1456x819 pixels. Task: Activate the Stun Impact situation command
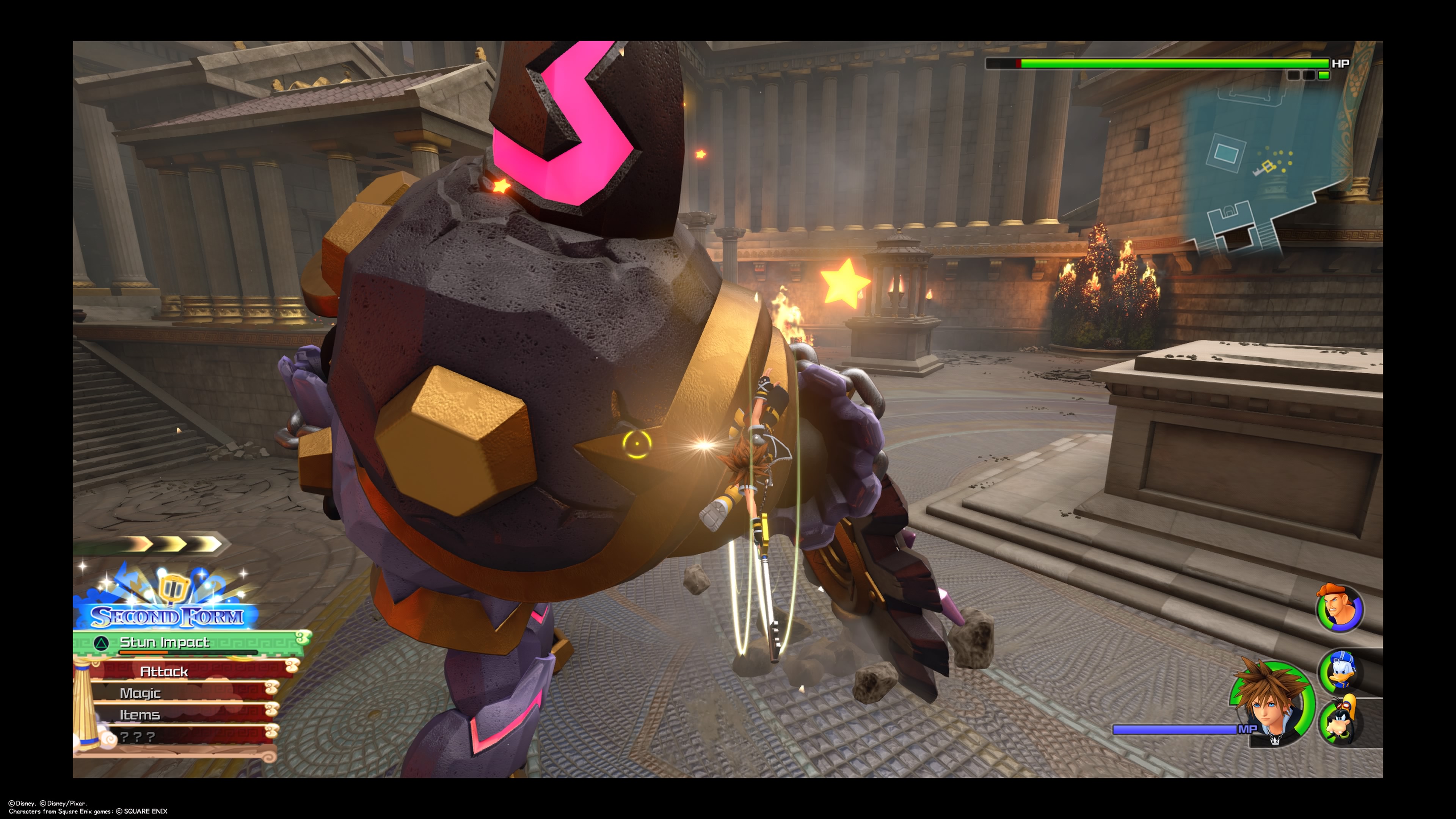(165, 643)
